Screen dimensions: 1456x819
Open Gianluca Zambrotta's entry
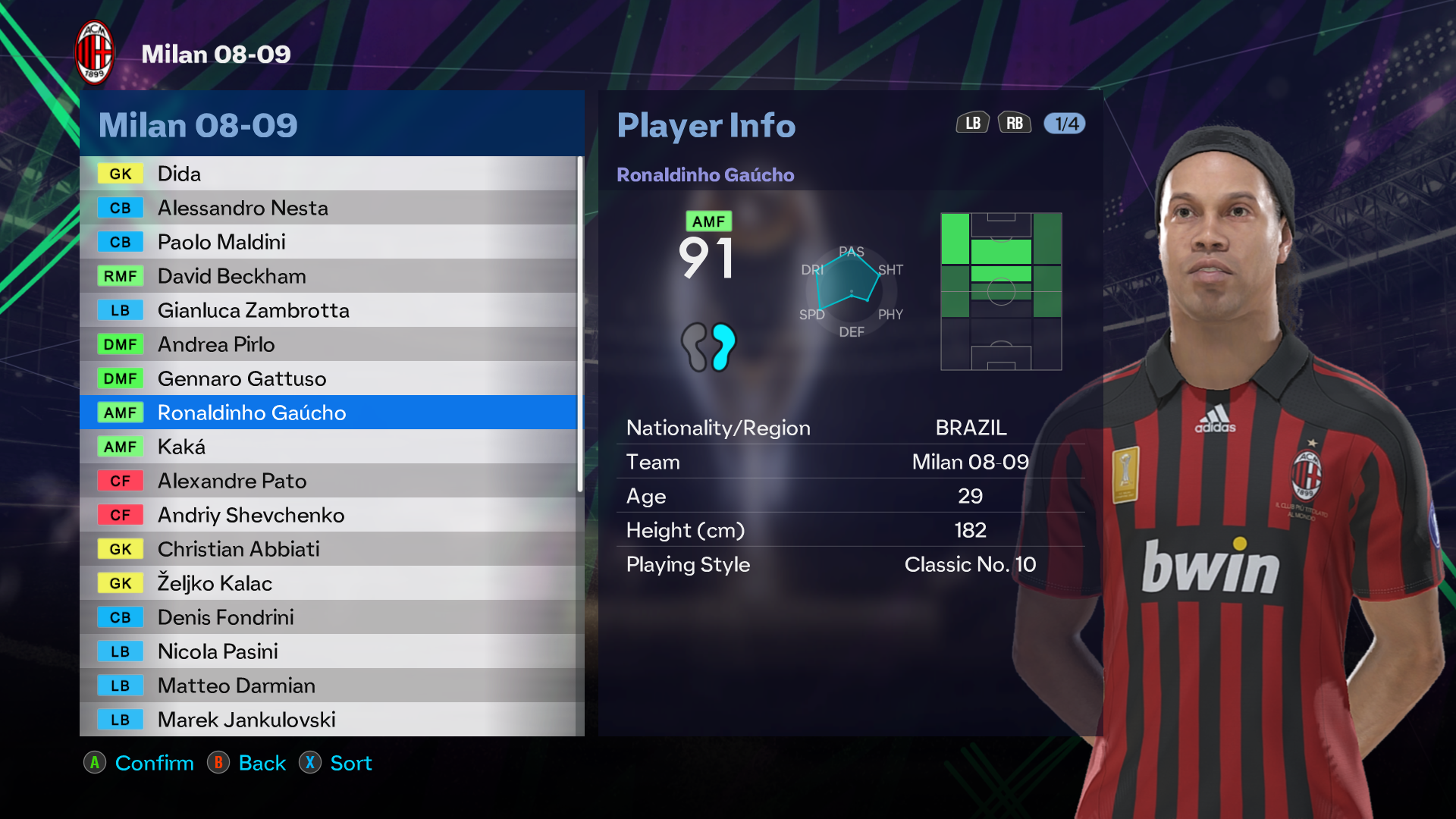[x=328, y=310]
